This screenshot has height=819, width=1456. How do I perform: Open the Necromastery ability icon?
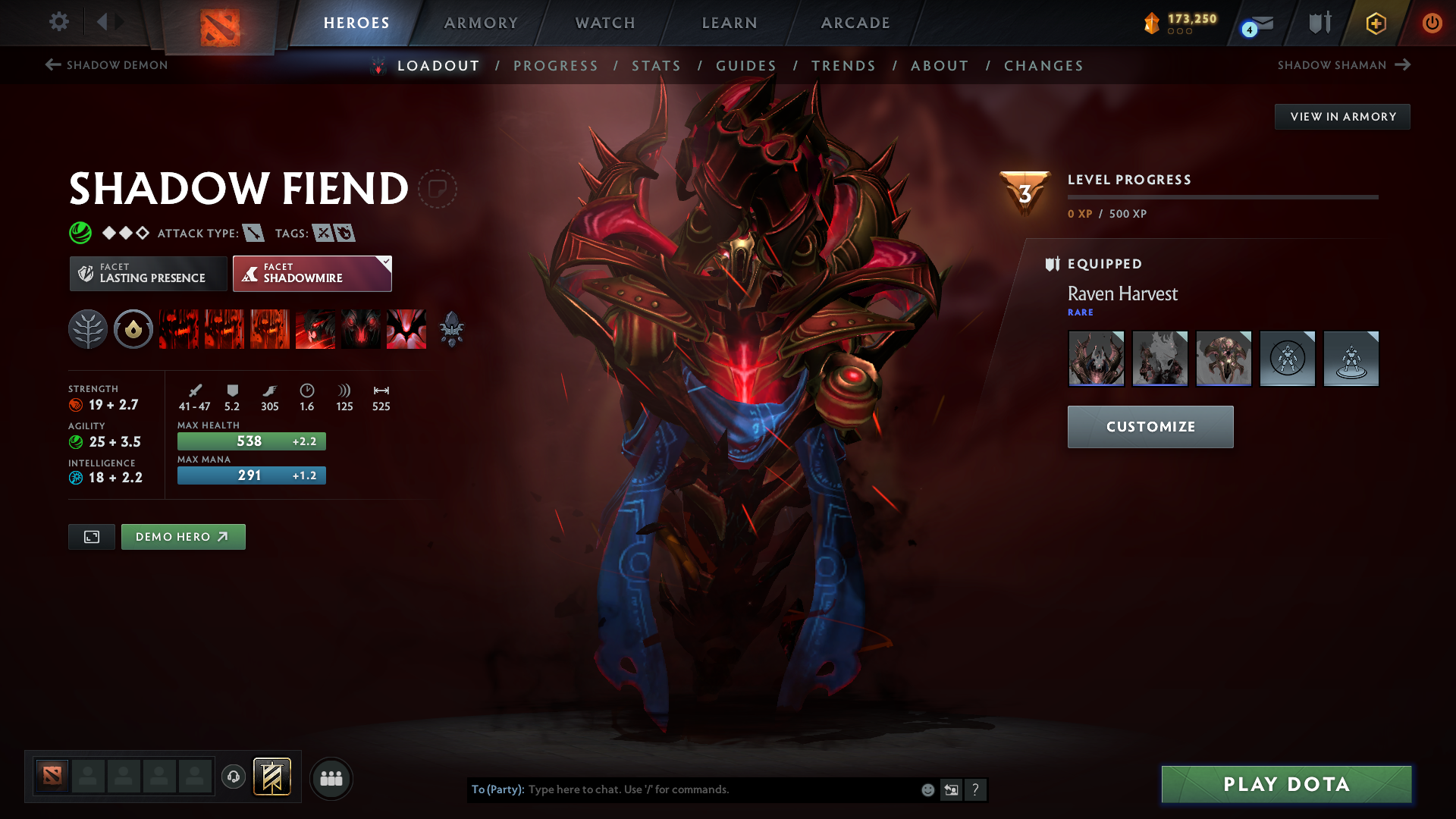pos(315,329)
